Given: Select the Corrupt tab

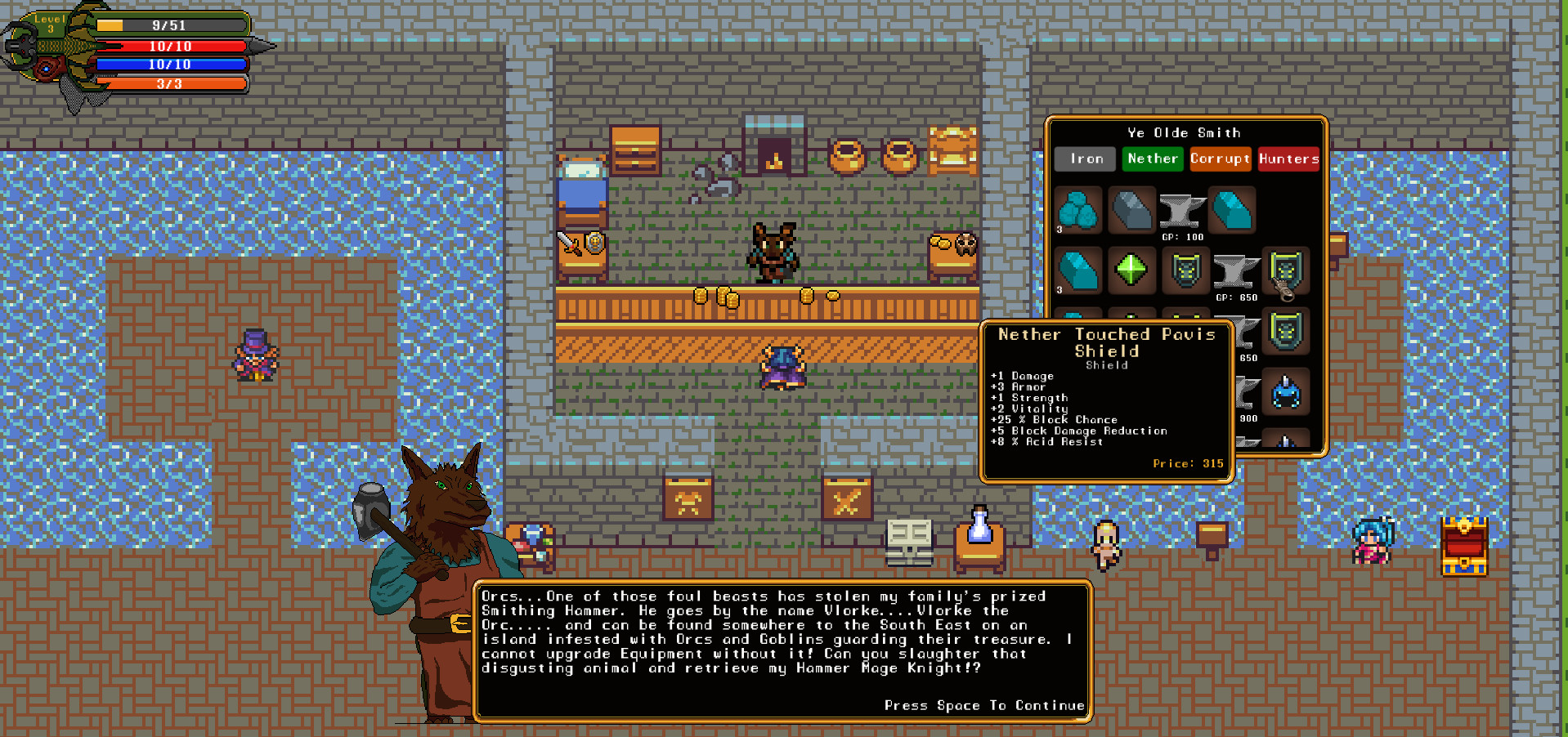Looking at the screenshot, I should click(x=1220, y=159).
